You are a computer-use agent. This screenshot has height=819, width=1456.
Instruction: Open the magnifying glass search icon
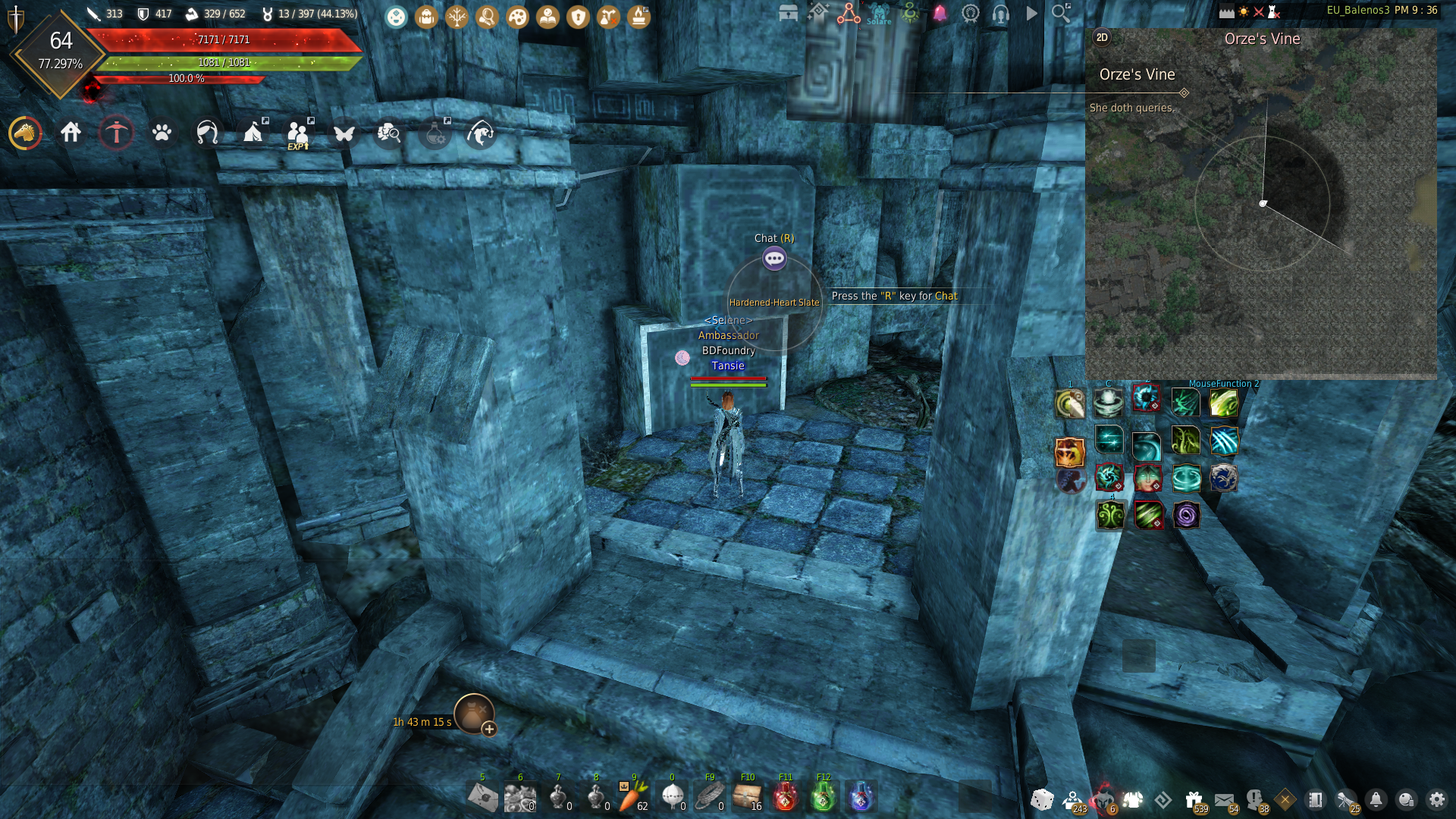coord(1061,13)
